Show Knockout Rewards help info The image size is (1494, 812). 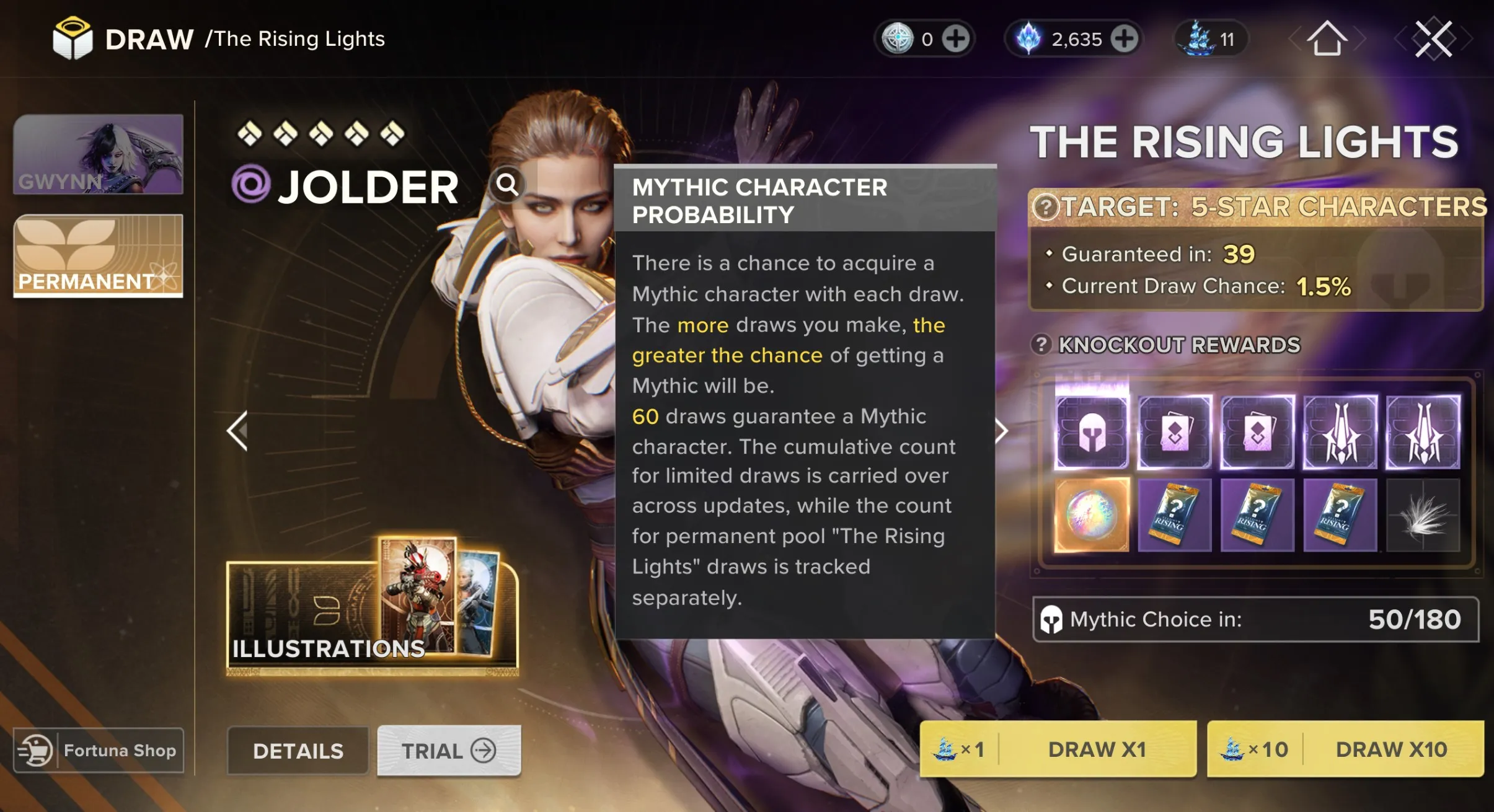pos(1041,345)
